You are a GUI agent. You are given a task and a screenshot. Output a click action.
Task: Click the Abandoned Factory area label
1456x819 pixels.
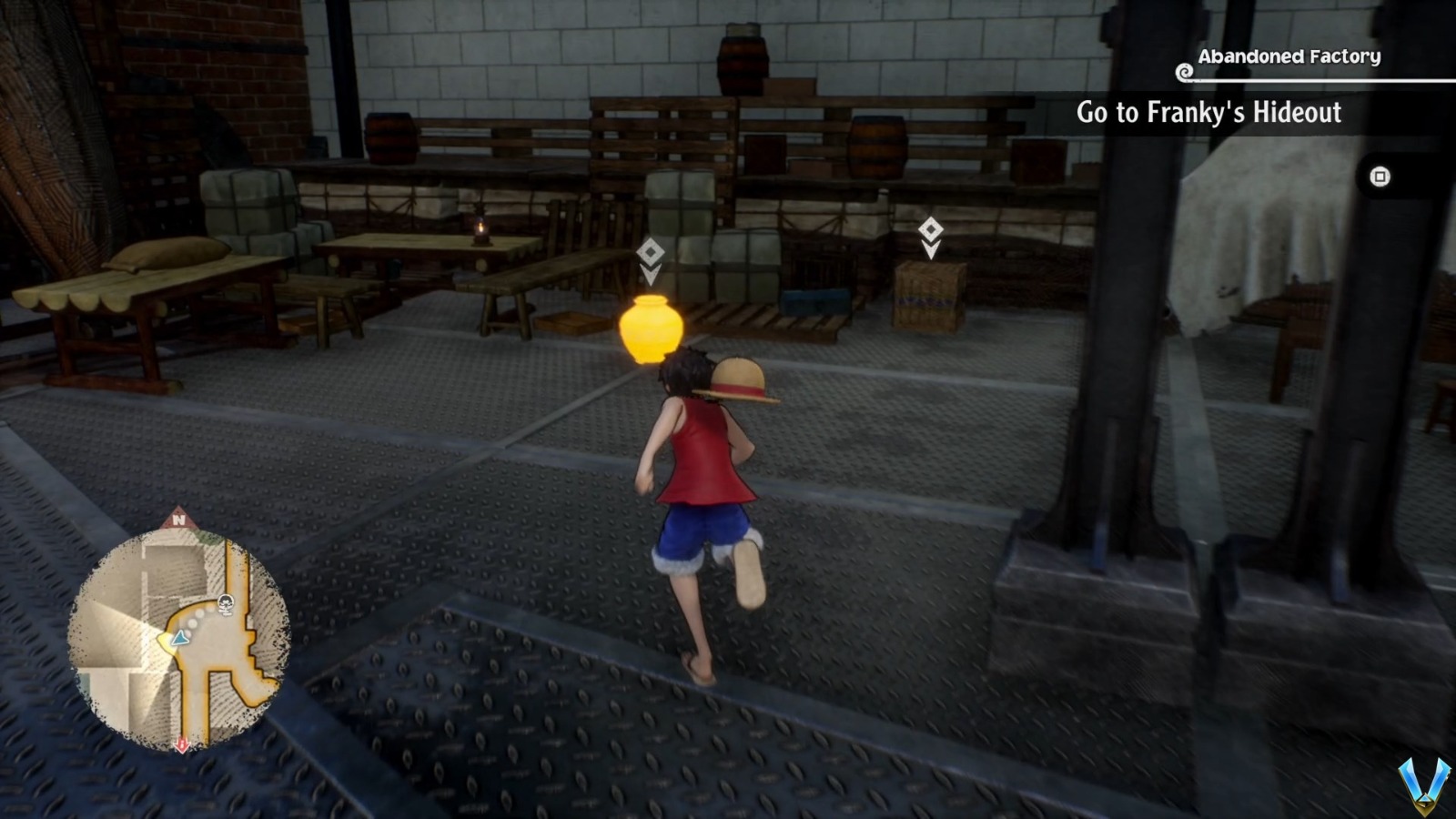coord(1289,55)
